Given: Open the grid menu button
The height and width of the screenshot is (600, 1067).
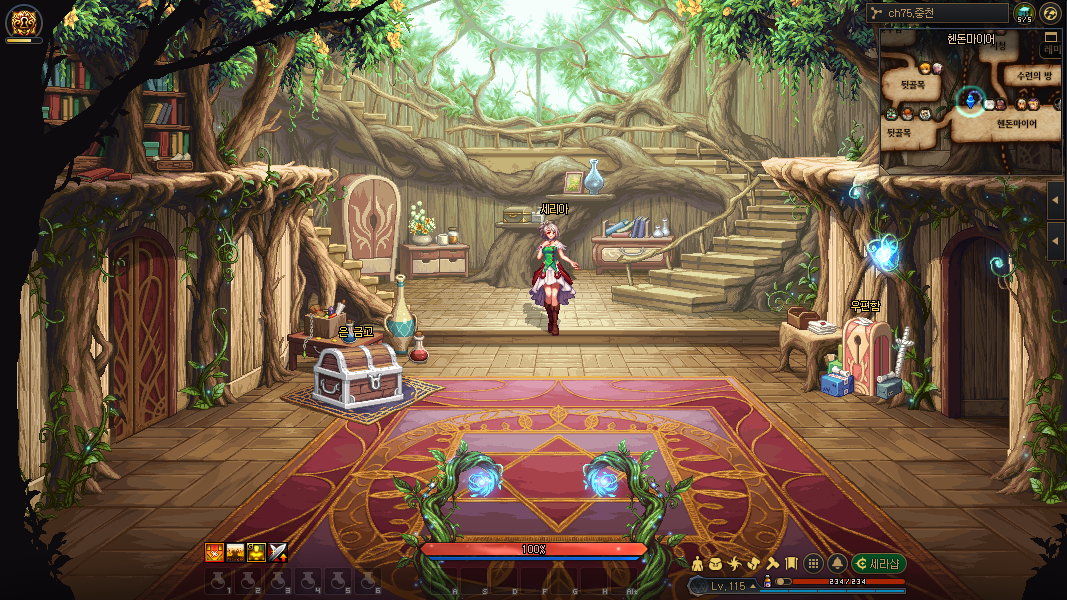Looking at the screenshot, I should tap(814, 564).
